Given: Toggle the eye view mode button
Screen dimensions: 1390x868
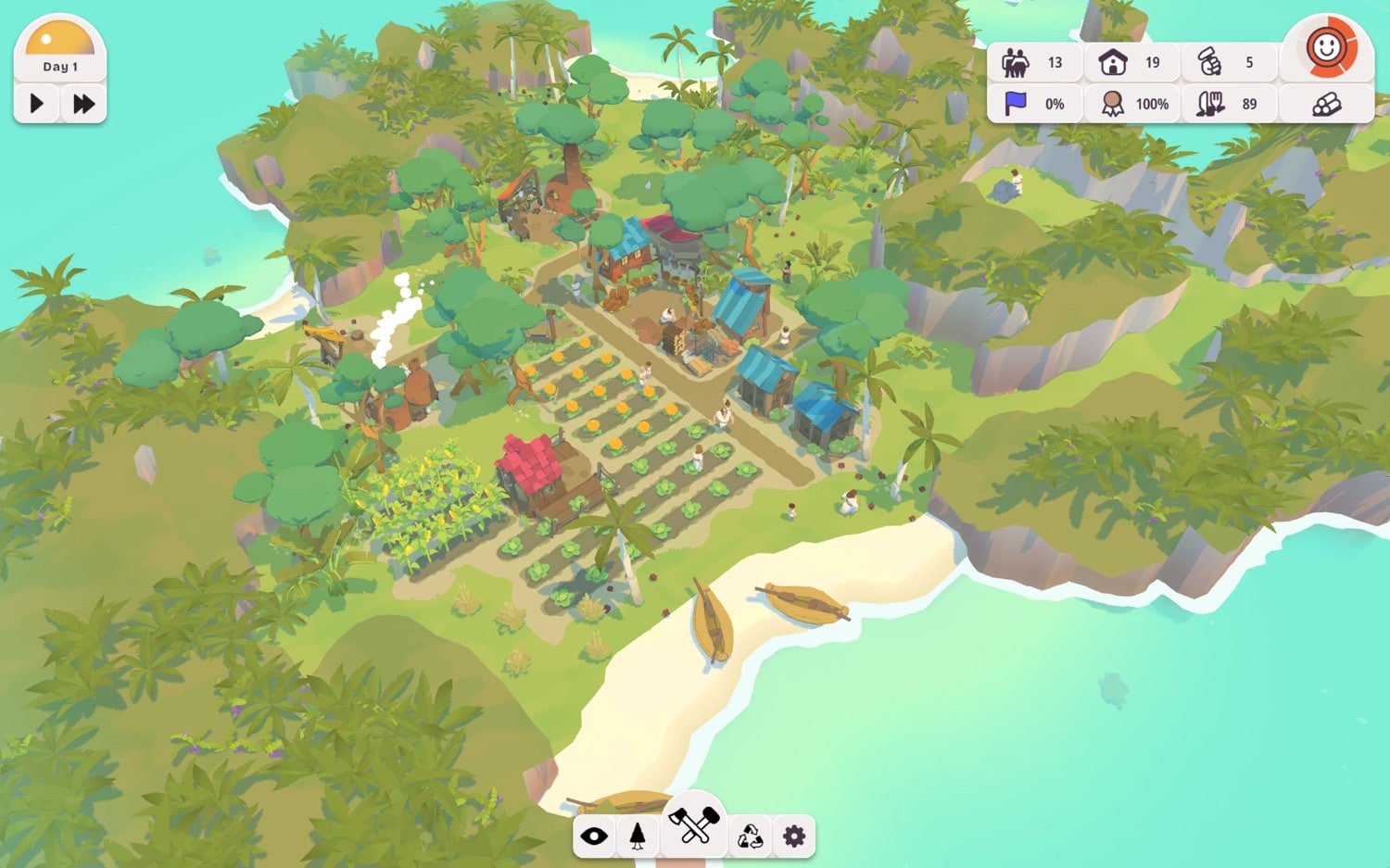Looking at the screenshot, I should pyautogui.click(x=594, y=837).
